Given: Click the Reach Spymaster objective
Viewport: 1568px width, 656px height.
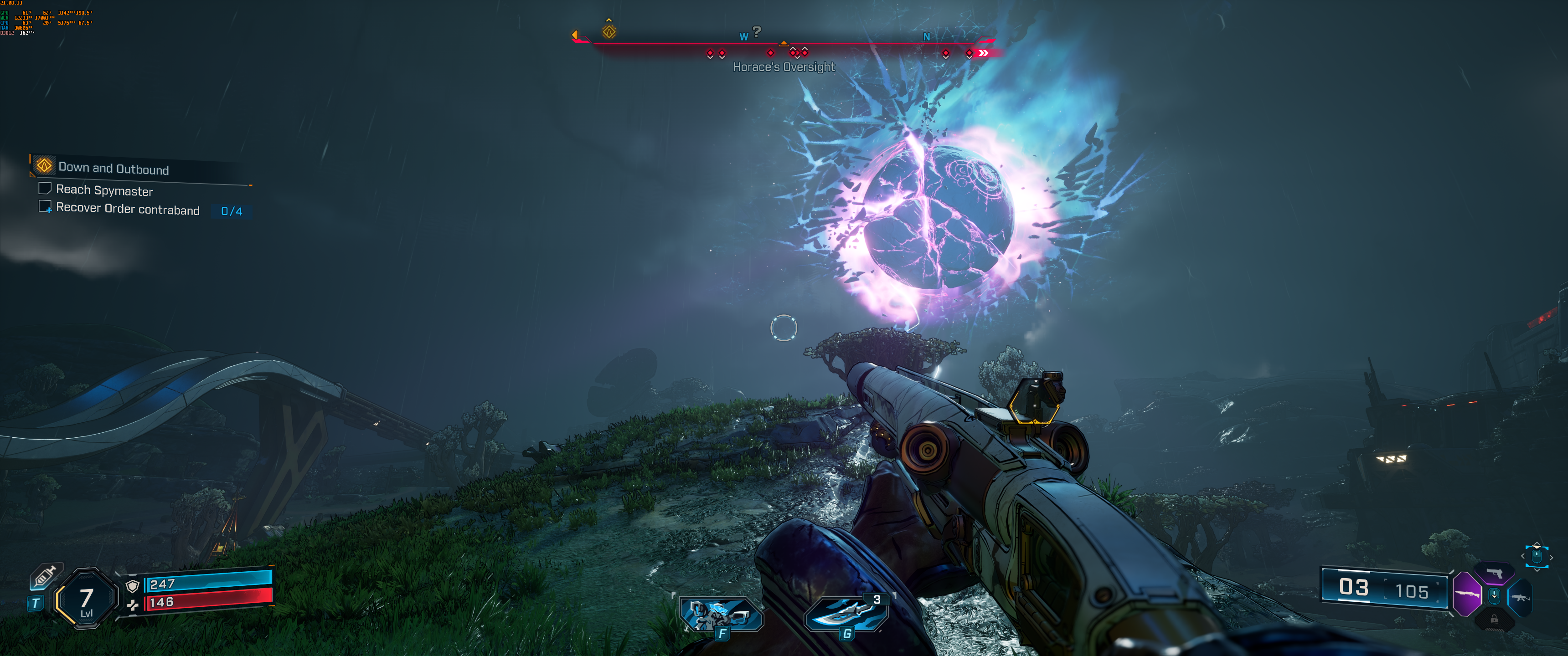Looking at the screenshot, I should coord(104,190).
